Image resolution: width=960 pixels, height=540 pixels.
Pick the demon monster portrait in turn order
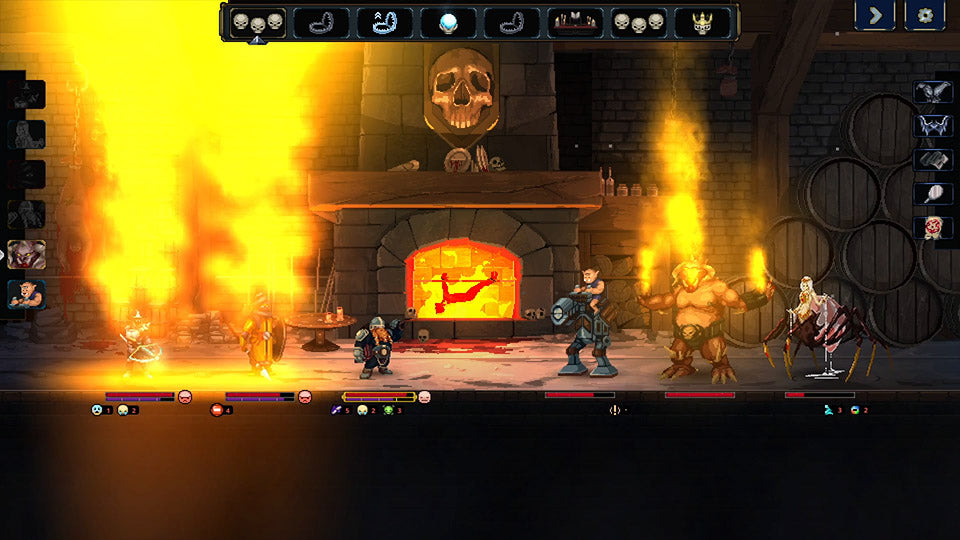pos(27,254)
